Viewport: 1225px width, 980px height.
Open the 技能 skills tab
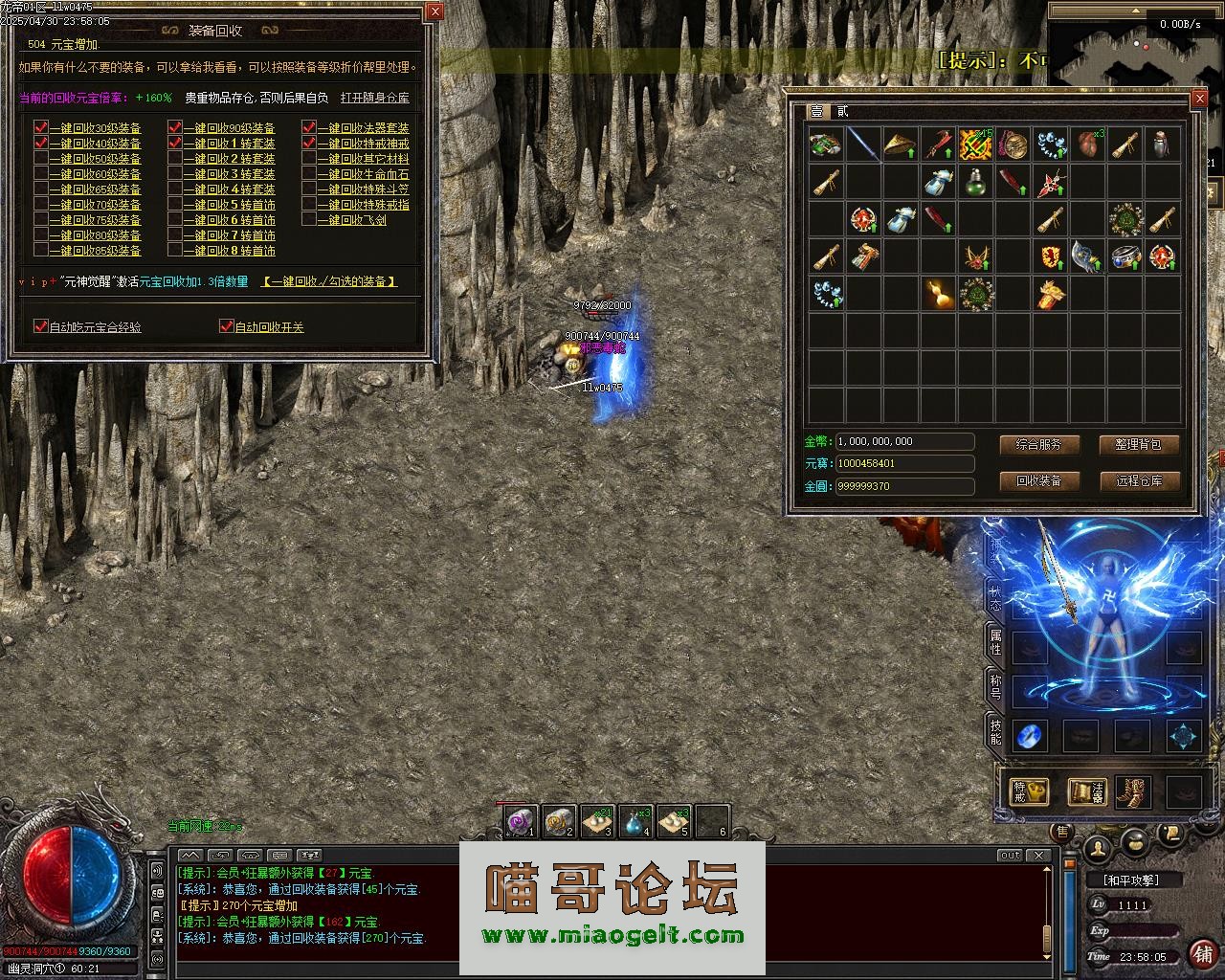coord(995,732)
